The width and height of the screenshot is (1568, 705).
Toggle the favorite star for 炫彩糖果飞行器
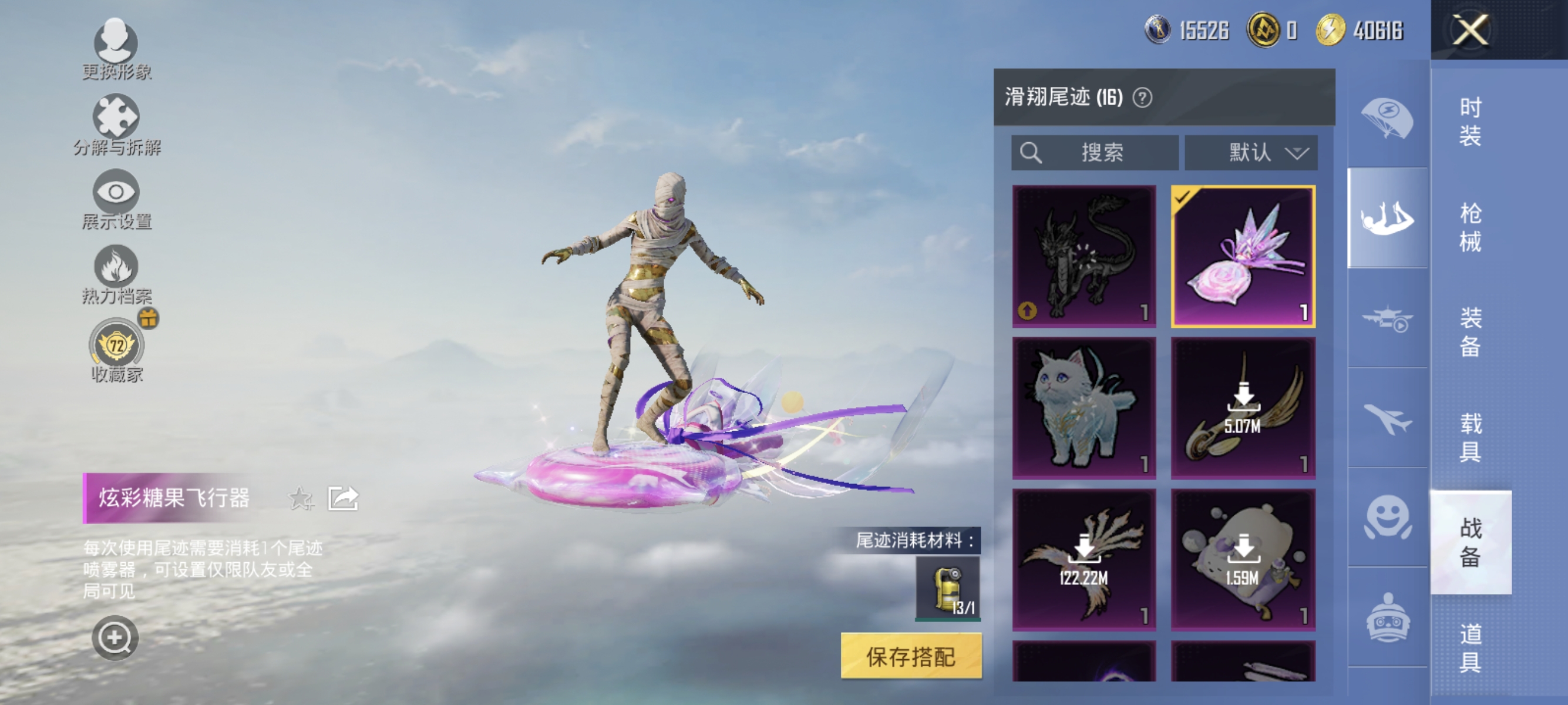[x=300, y=499]
